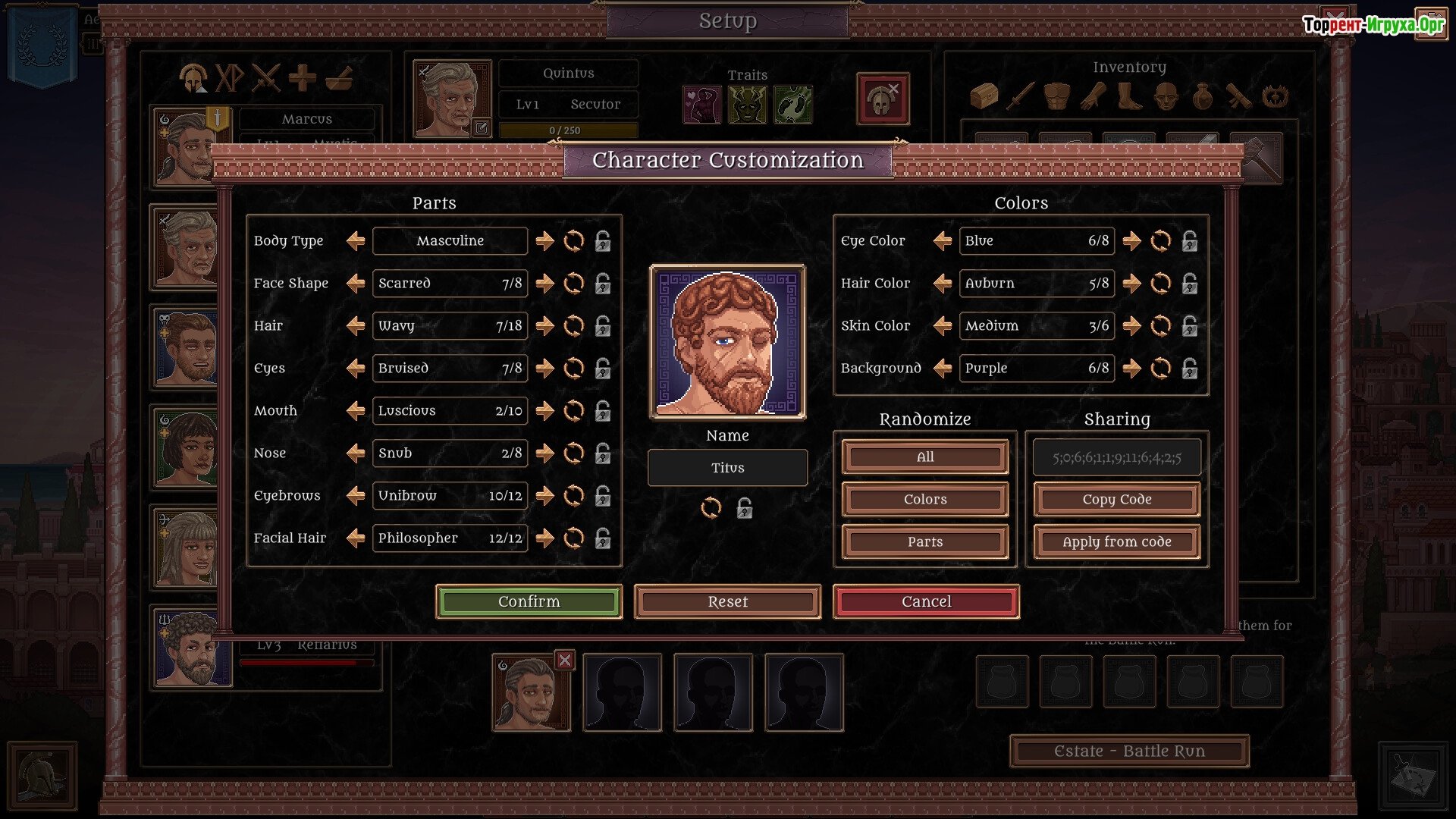This screenshot has height=819, width=1456.
Task: Select the next Hair style
Action: pyautogui.click(x=544, y=326)
